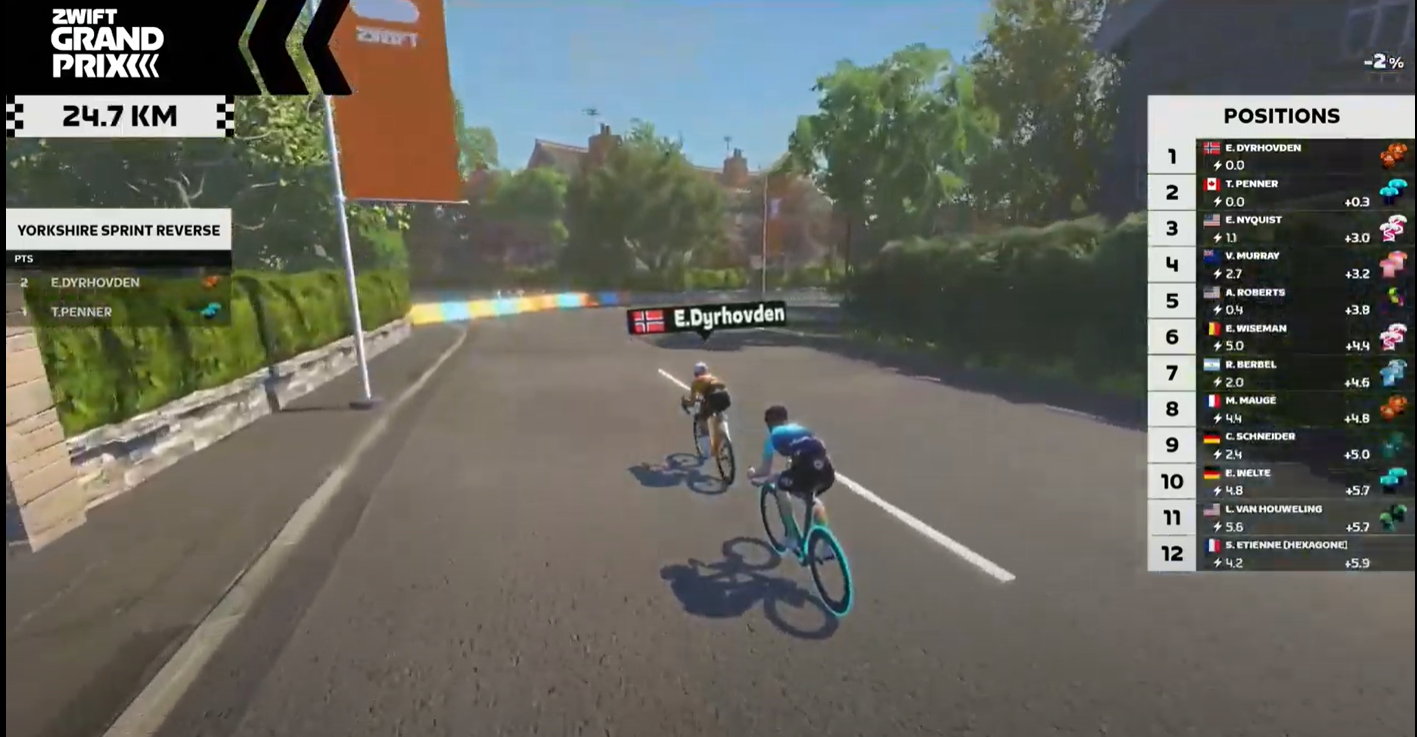Click the E.Dyrhovden name tag above the rider
This screenshot has height=737, width=1417.
(x=706, y=319)
